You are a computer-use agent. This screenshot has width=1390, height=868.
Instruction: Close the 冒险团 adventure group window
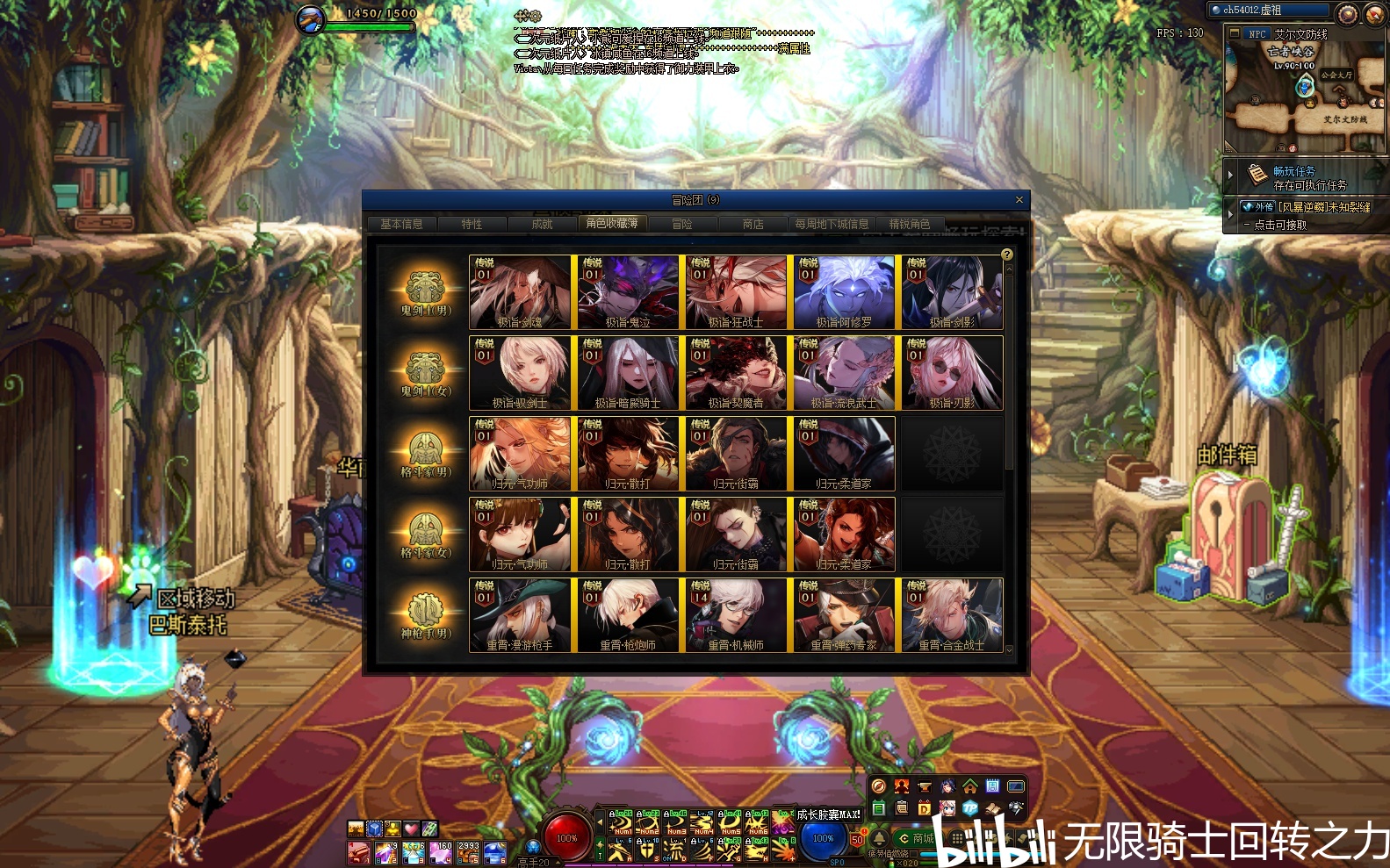(x=1019, y=200)
